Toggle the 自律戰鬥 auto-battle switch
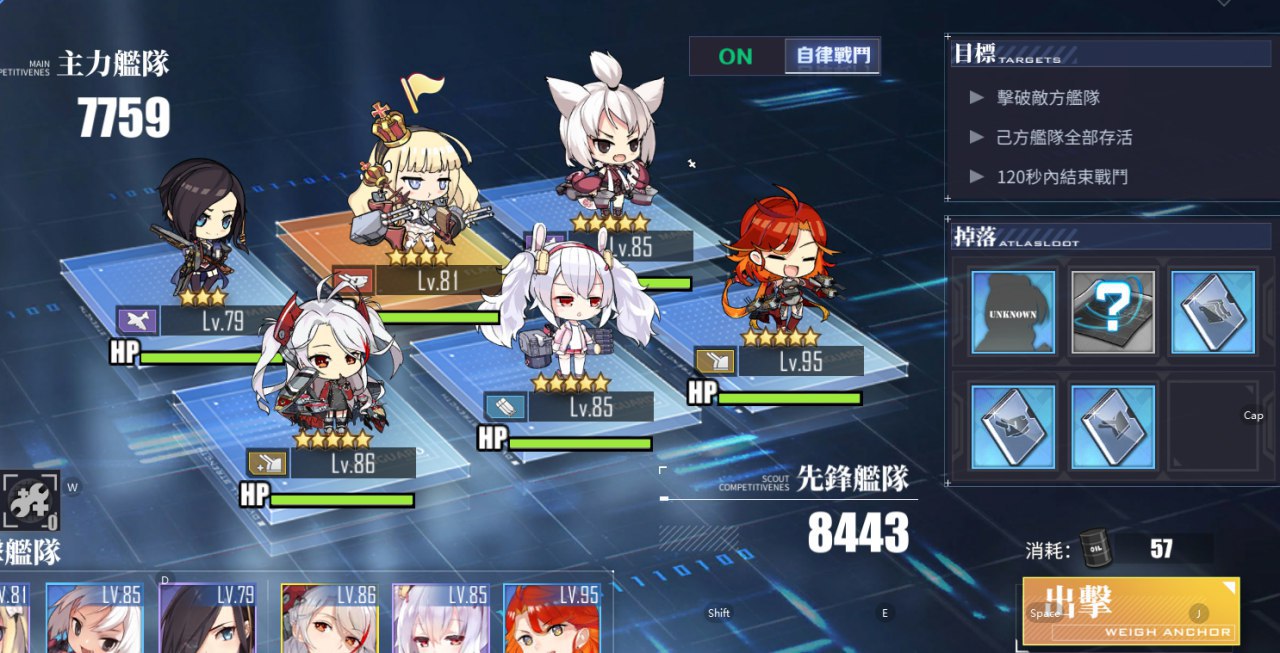 (785, 56)
